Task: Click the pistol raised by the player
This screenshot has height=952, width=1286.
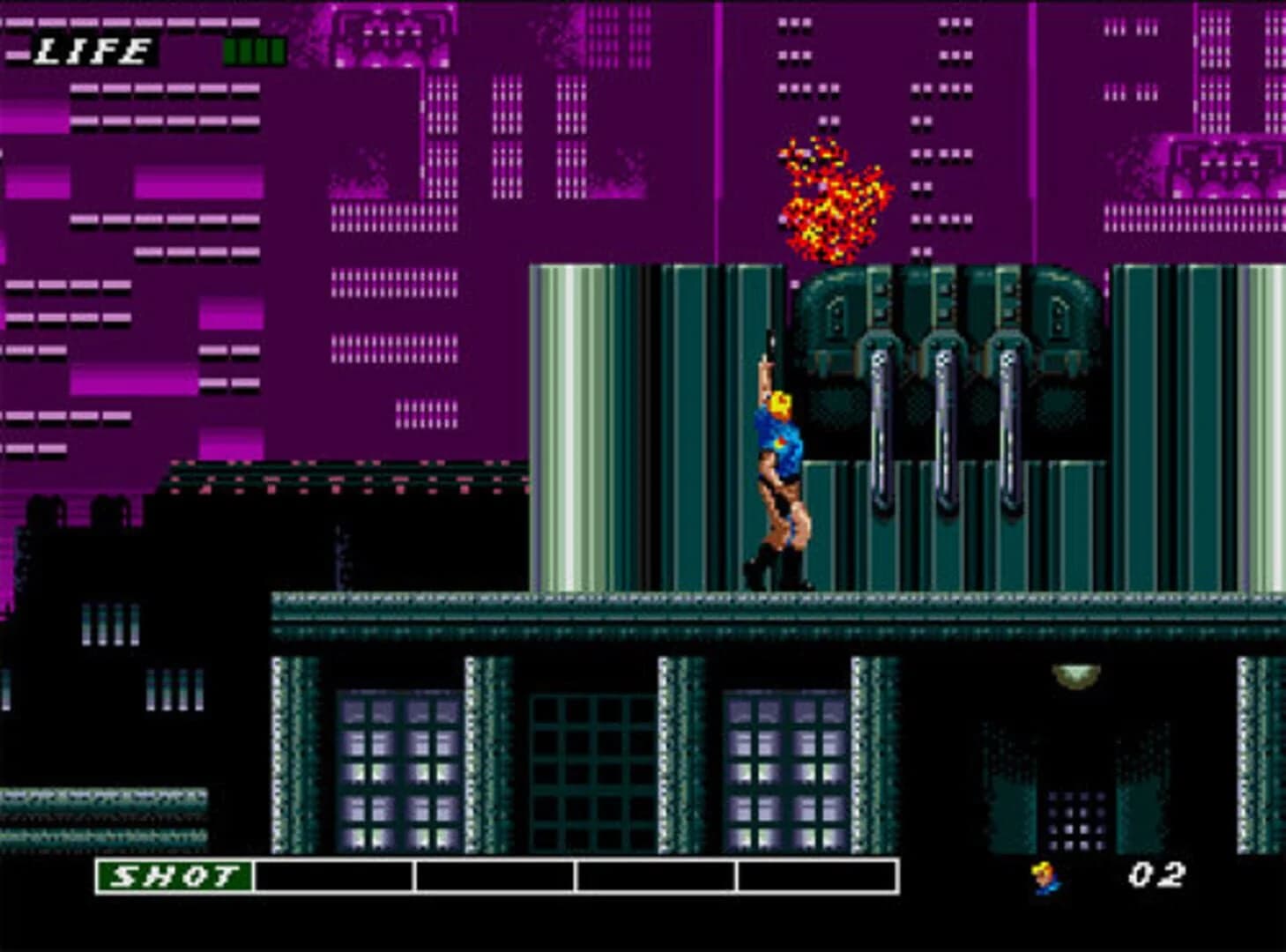Action: (x=770, y=344)
